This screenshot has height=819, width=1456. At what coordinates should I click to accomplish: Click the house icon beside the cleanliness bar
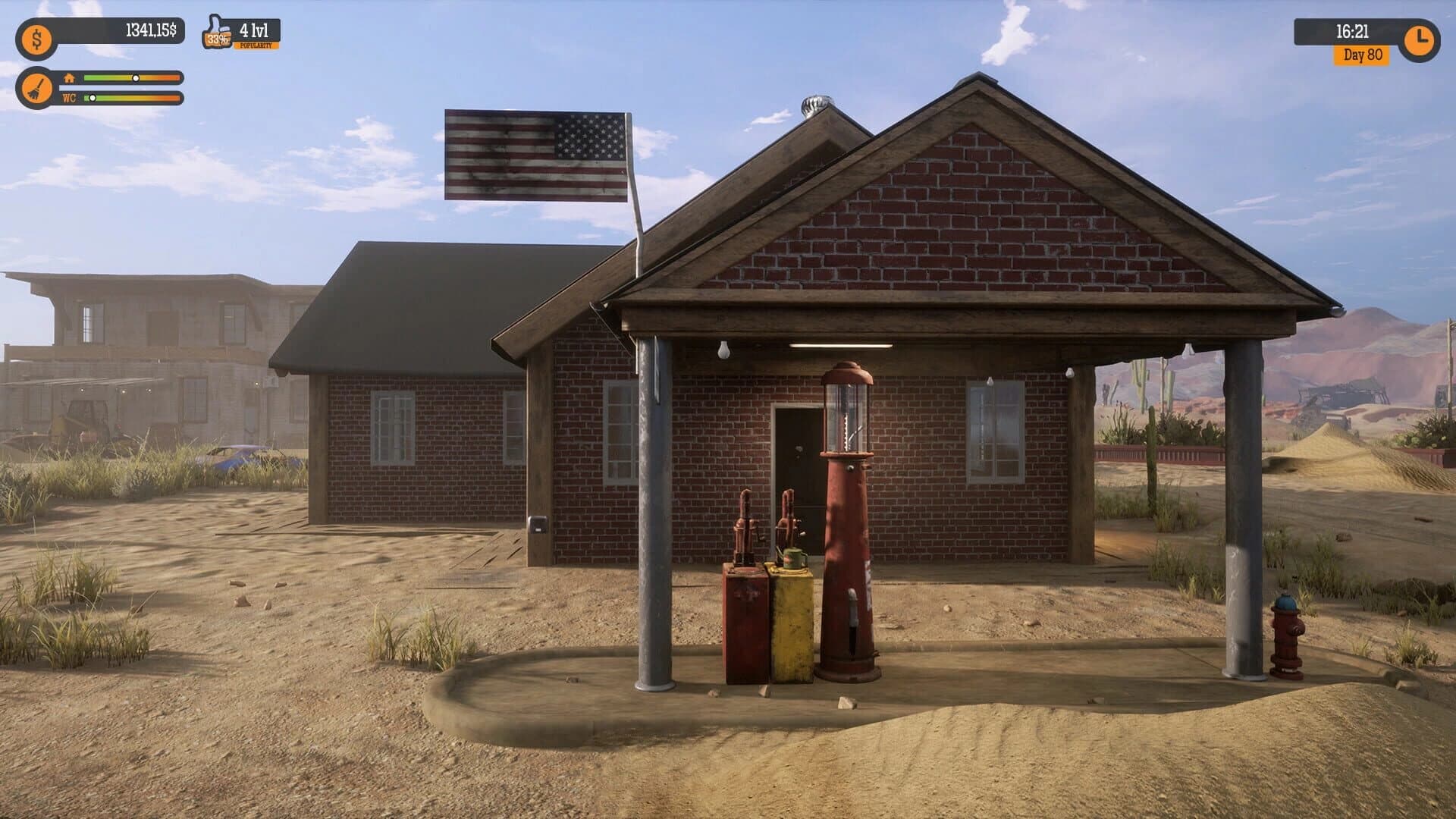[x=69, y=77]
